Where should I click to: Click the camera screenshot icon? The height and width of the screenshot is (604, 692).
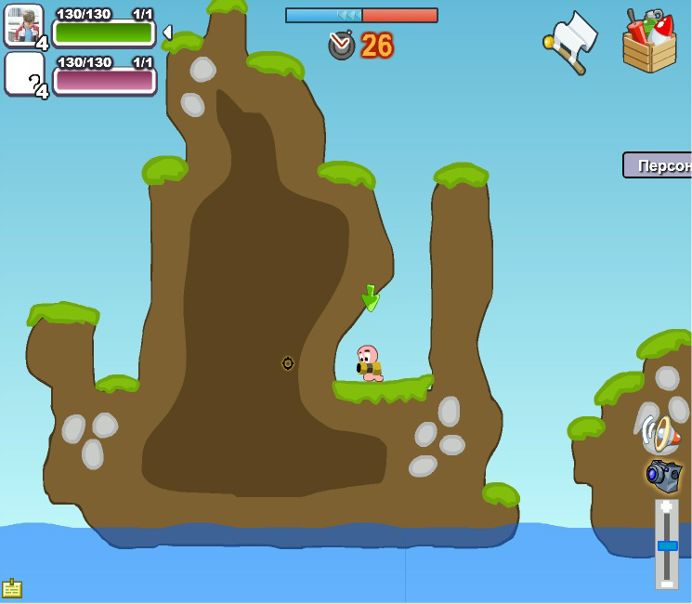click(x=663, y=475)
